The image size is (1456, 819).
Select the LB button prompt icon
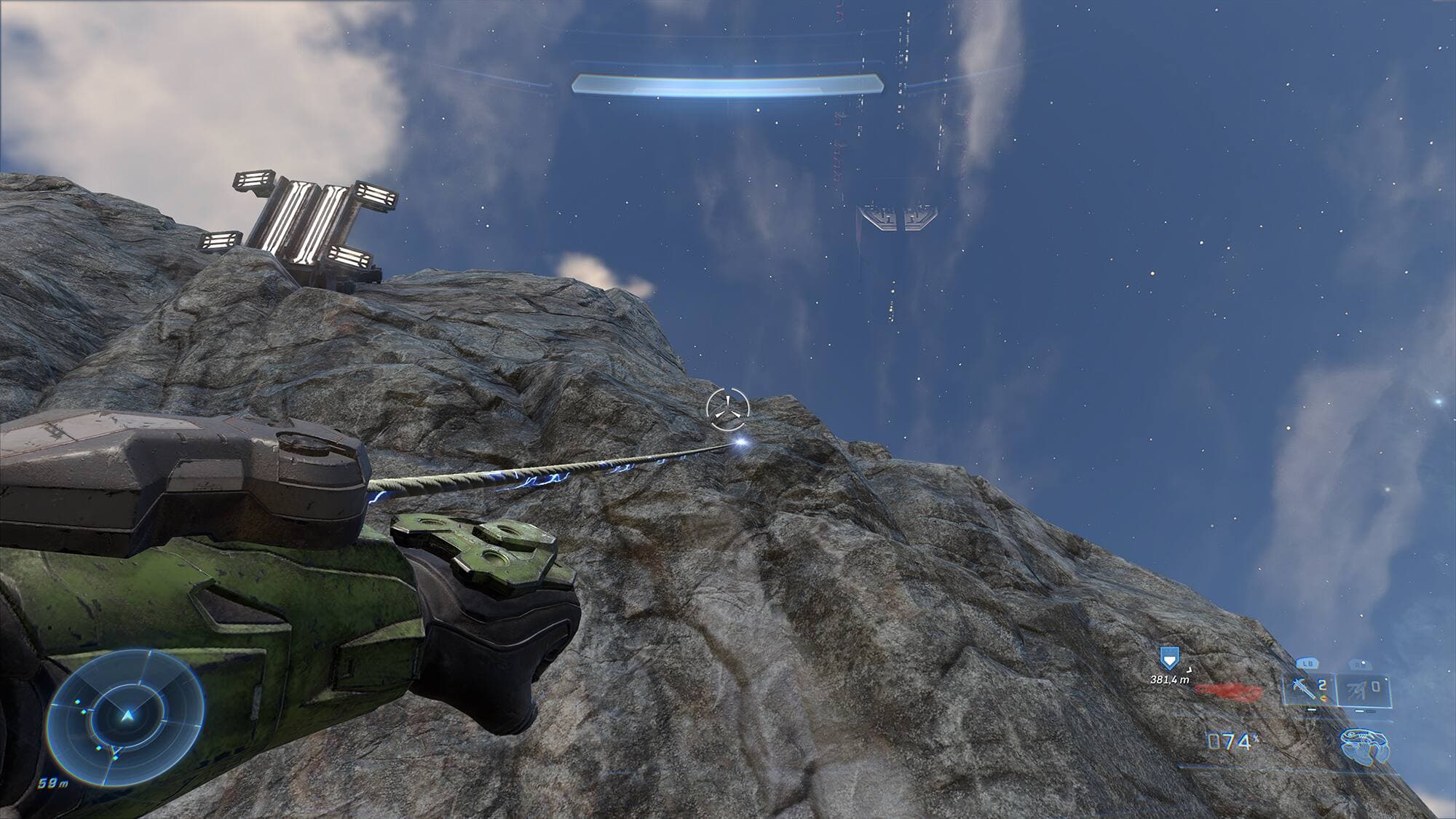coord(1308,662)
